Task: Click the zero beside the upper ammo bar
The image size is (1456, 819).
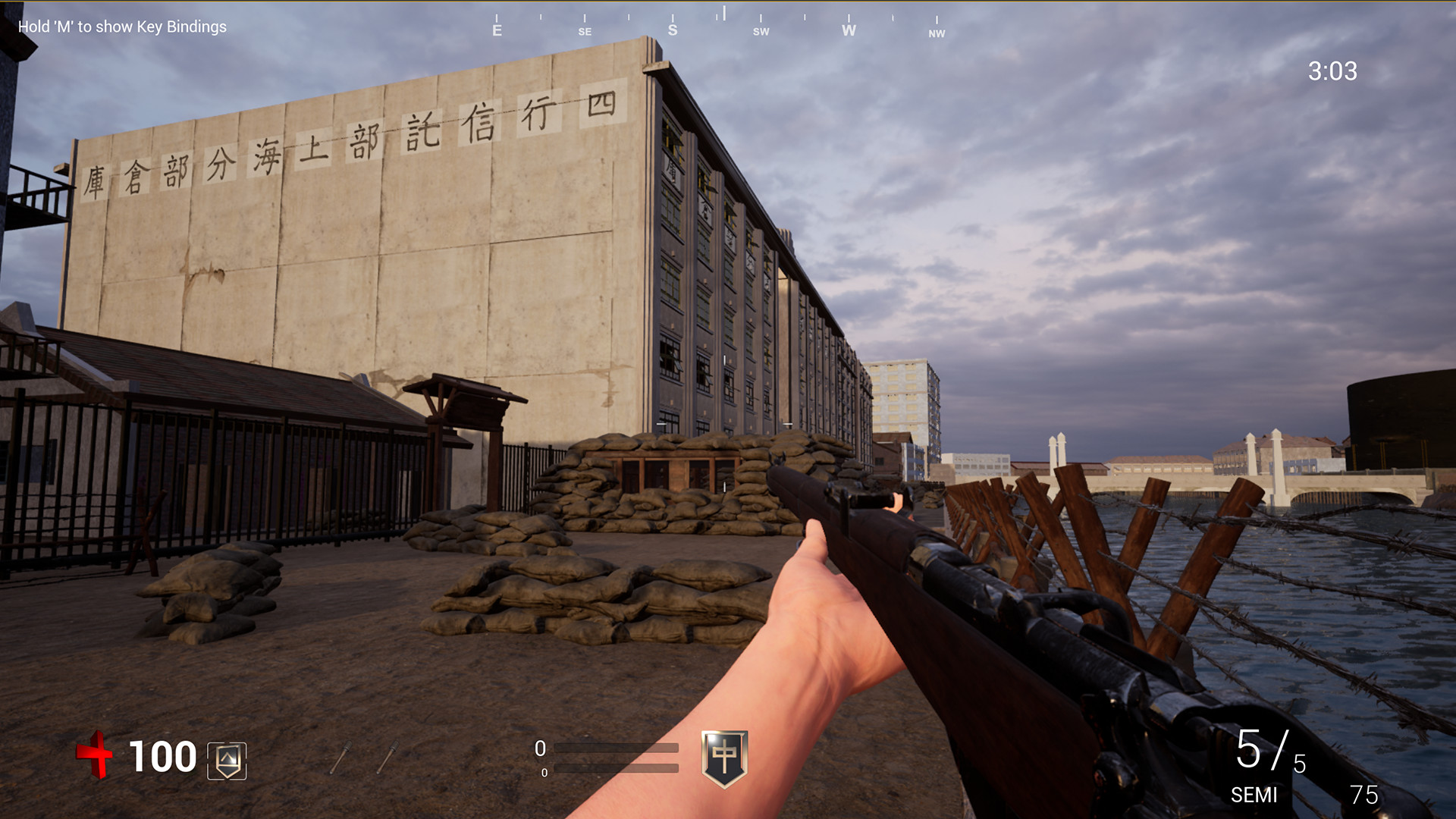Action: pos(540,747)
